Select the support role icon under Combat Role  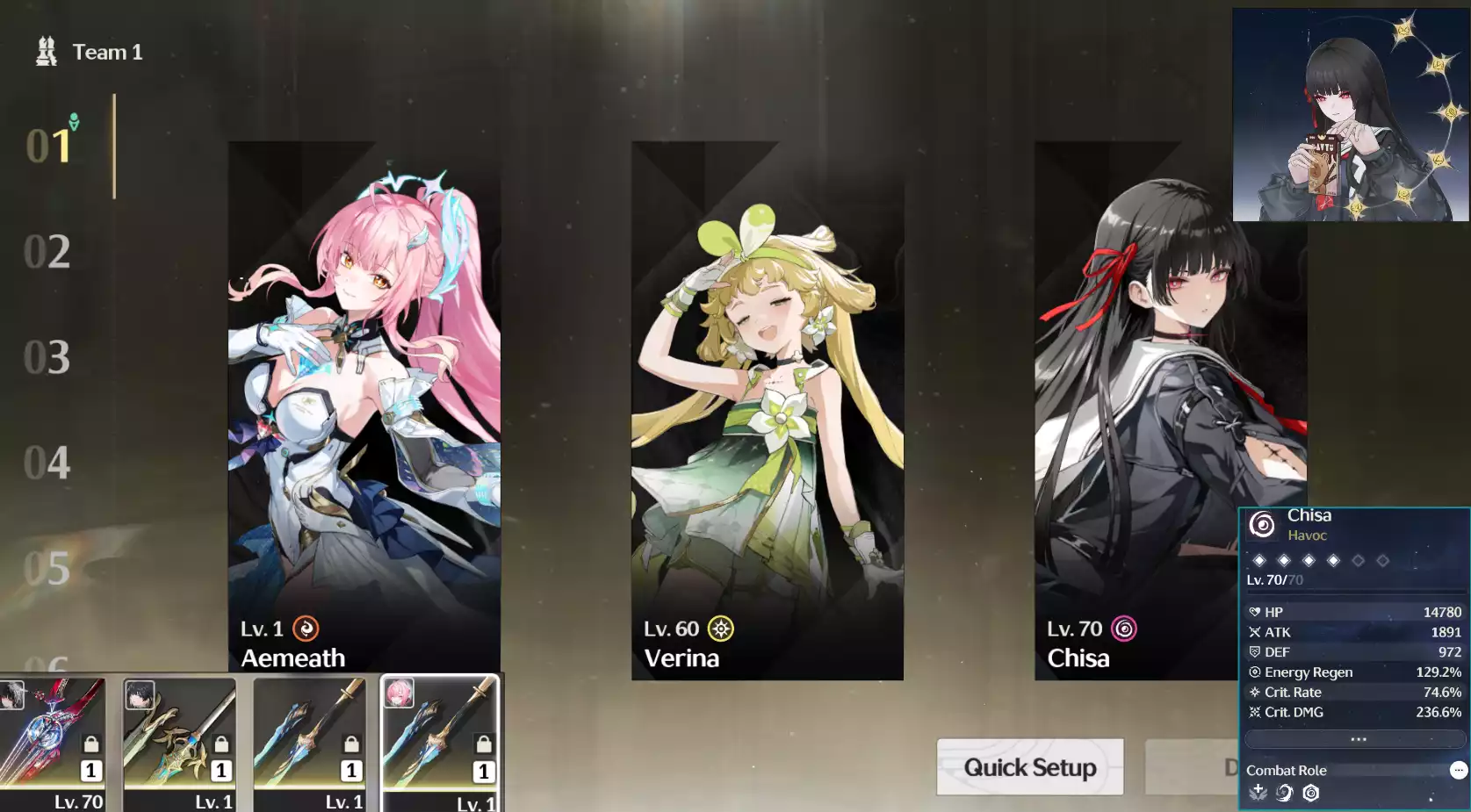[x=1258, y=793]
